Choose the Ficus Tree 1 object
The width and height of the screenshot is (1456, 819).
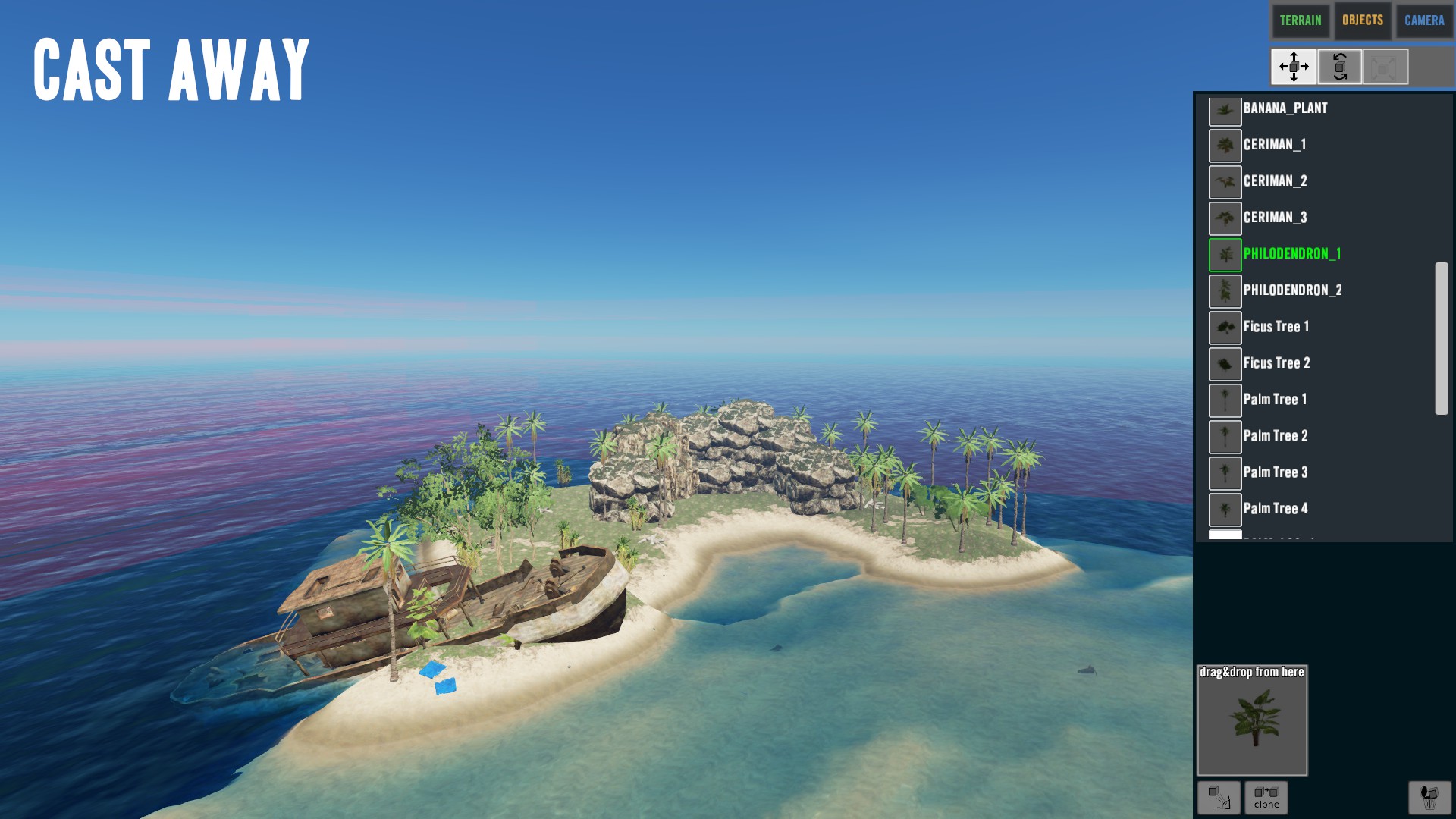tap(1276, 327)
